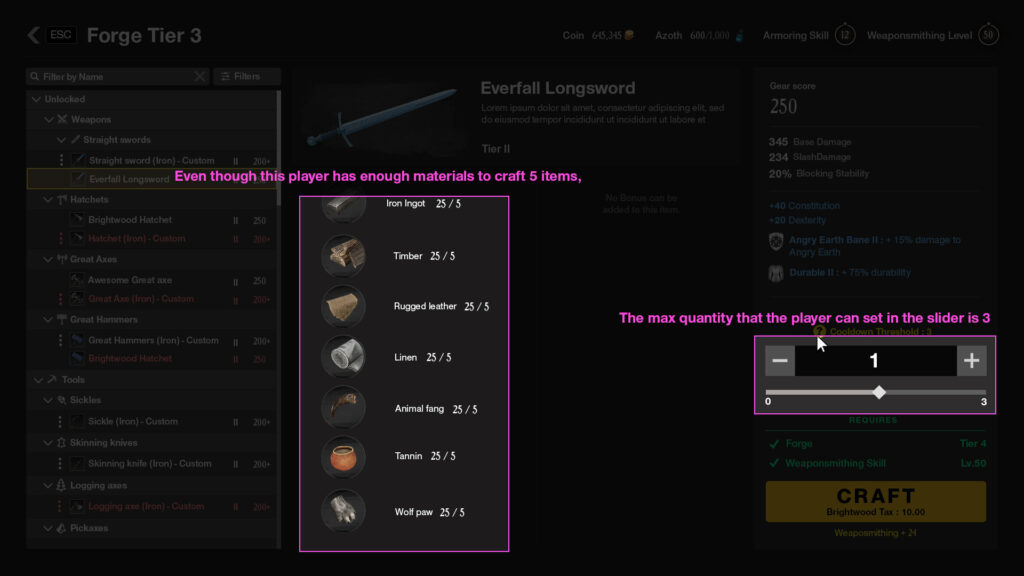This screenshot has width=1024, height=576.
Task: Click the yellow CRAFT button
Action: pos(875,501)
